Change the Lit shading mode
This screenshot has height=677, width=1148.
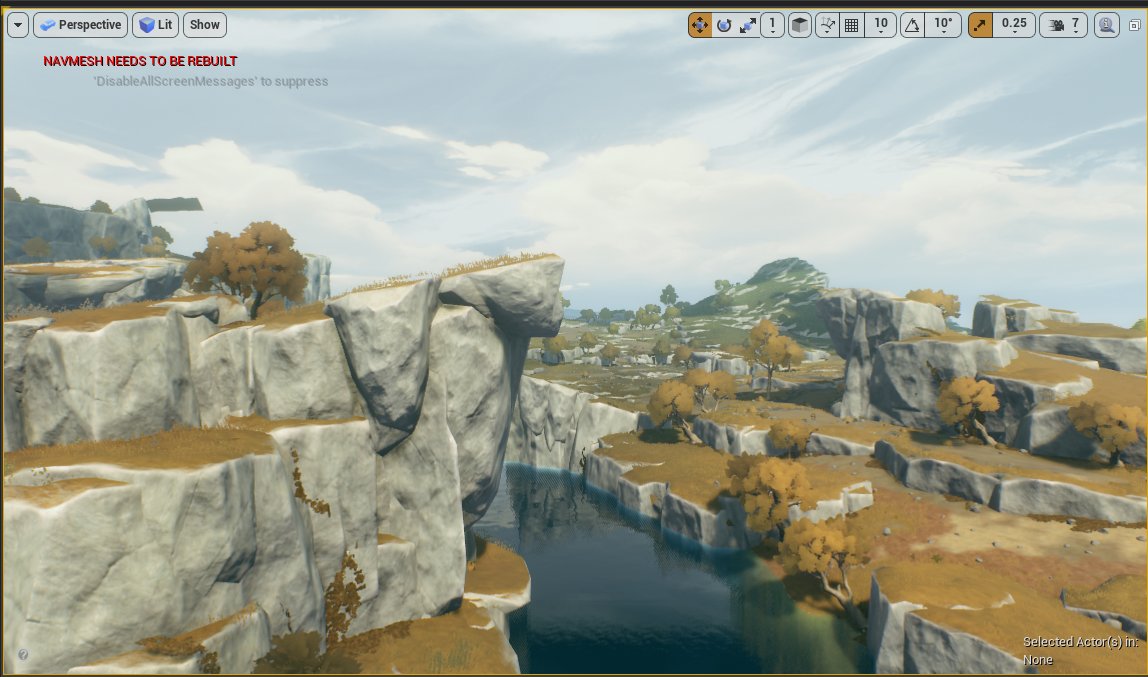(x=155, y=25)
